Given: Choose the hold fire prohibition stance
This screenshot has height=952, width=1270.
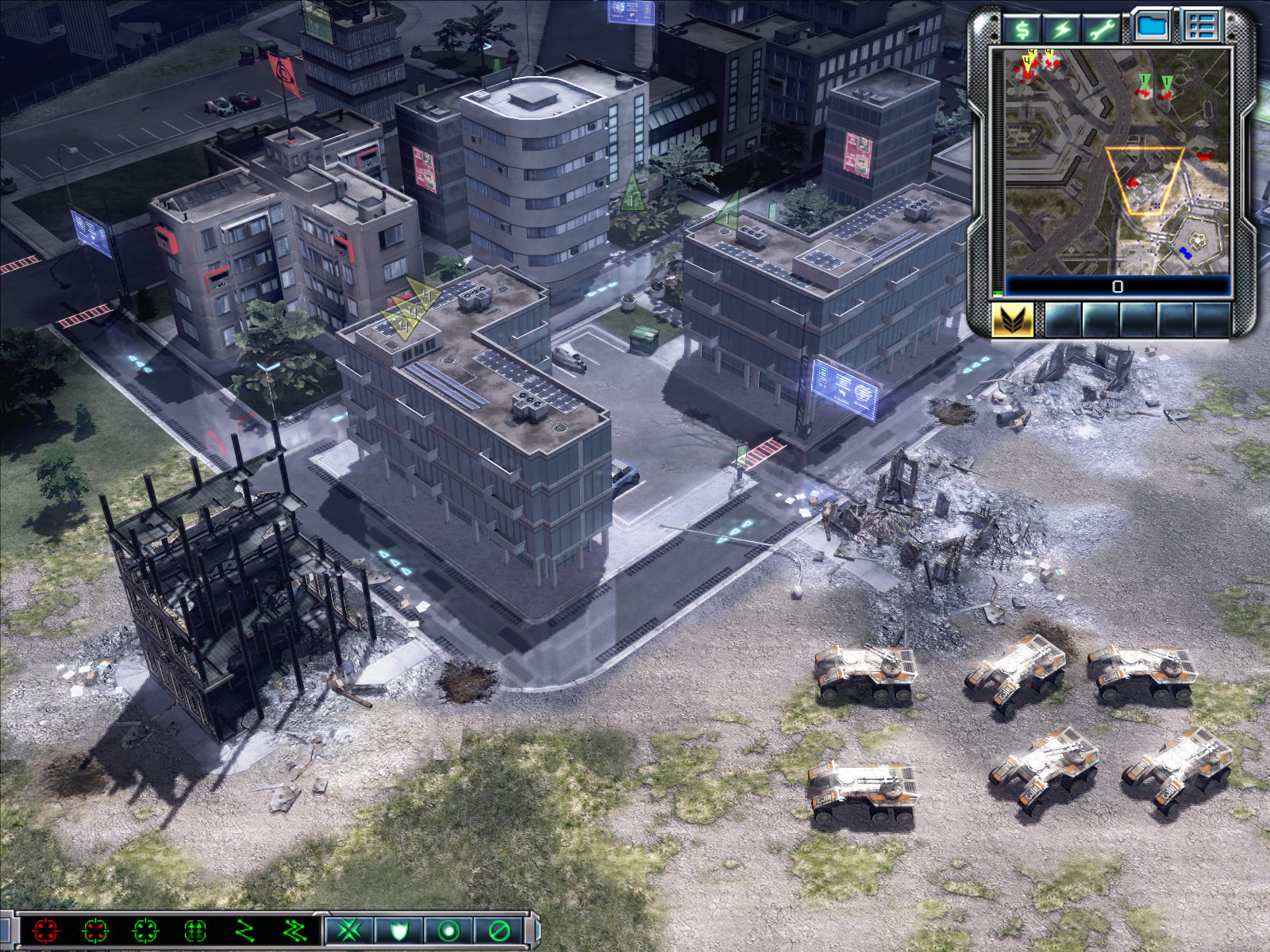Looking at the screenshot, I should point(498,930).
